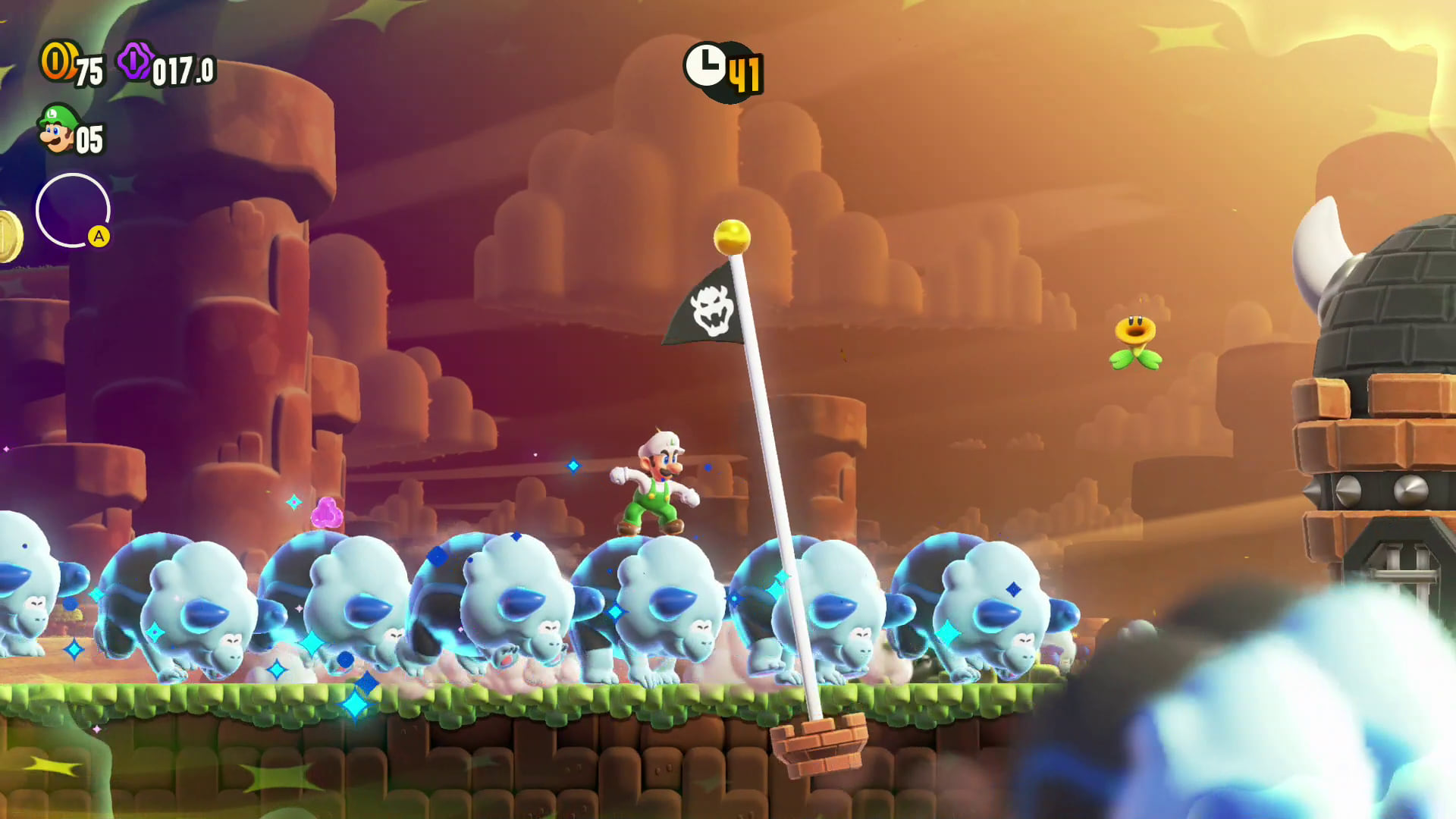Click the Luigi head lives icon
The height and width of the screenshot is (819, 1456).
pyautogui.click(x=58, y=129)
